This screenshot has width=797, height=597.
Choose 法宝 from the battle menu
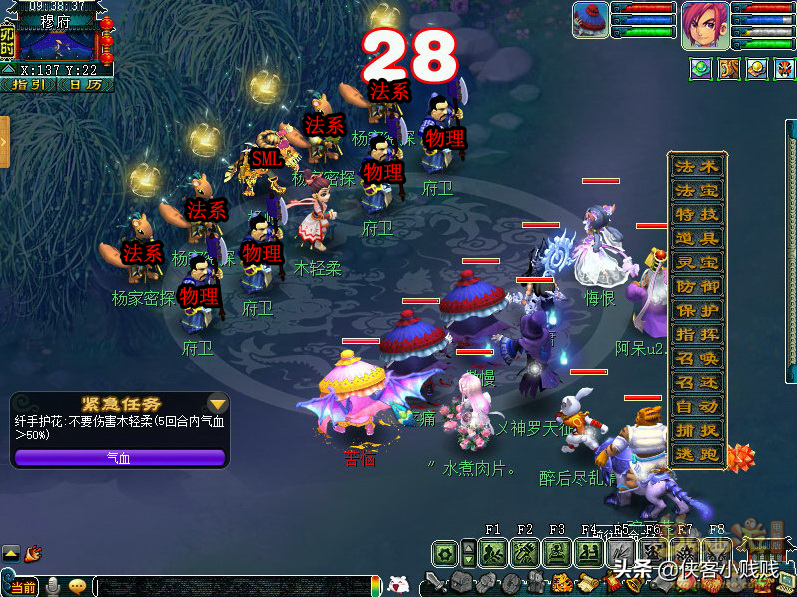[696, 191]
